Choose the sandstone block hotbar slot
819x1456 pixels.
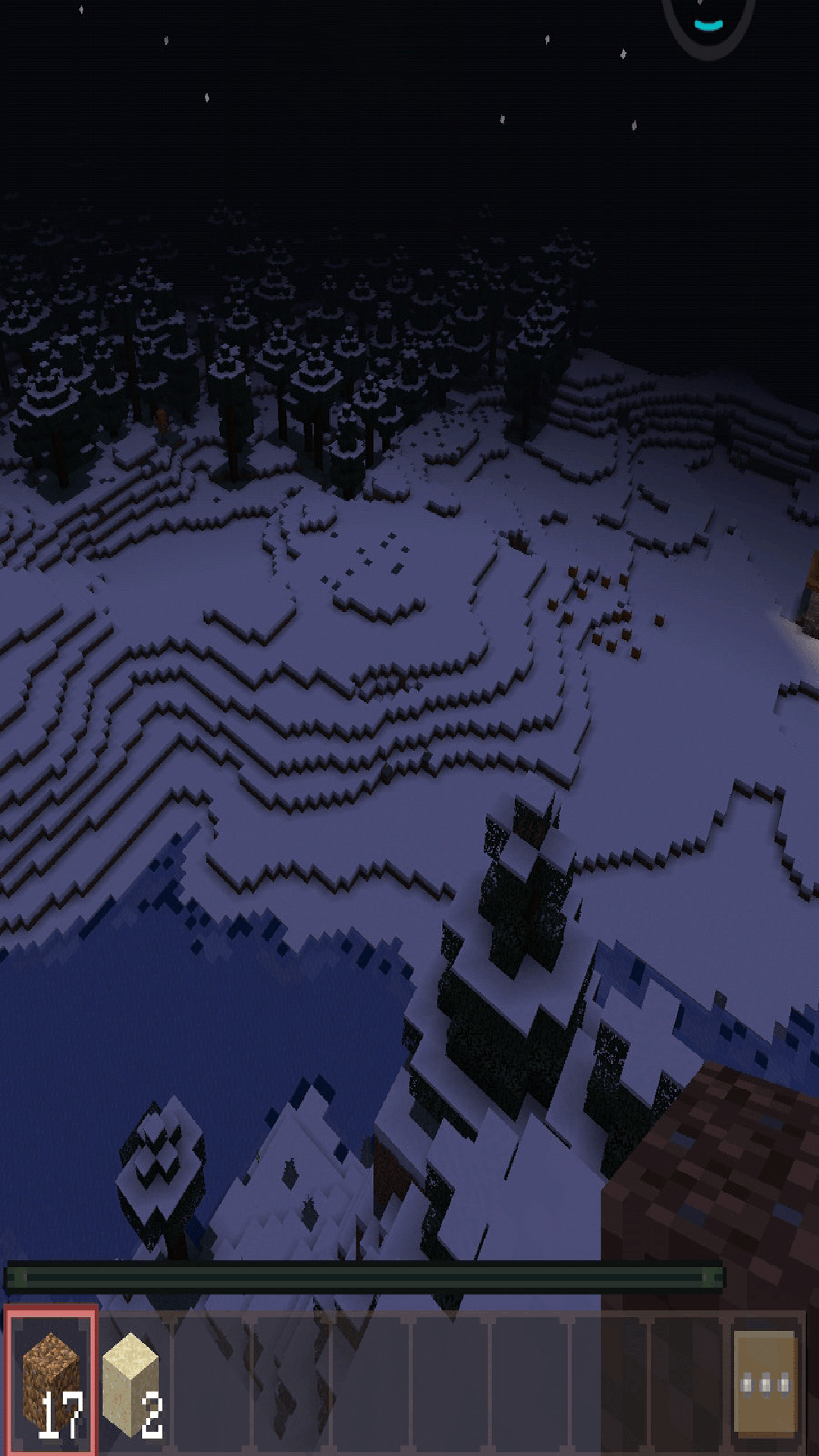click(133, 1382)
